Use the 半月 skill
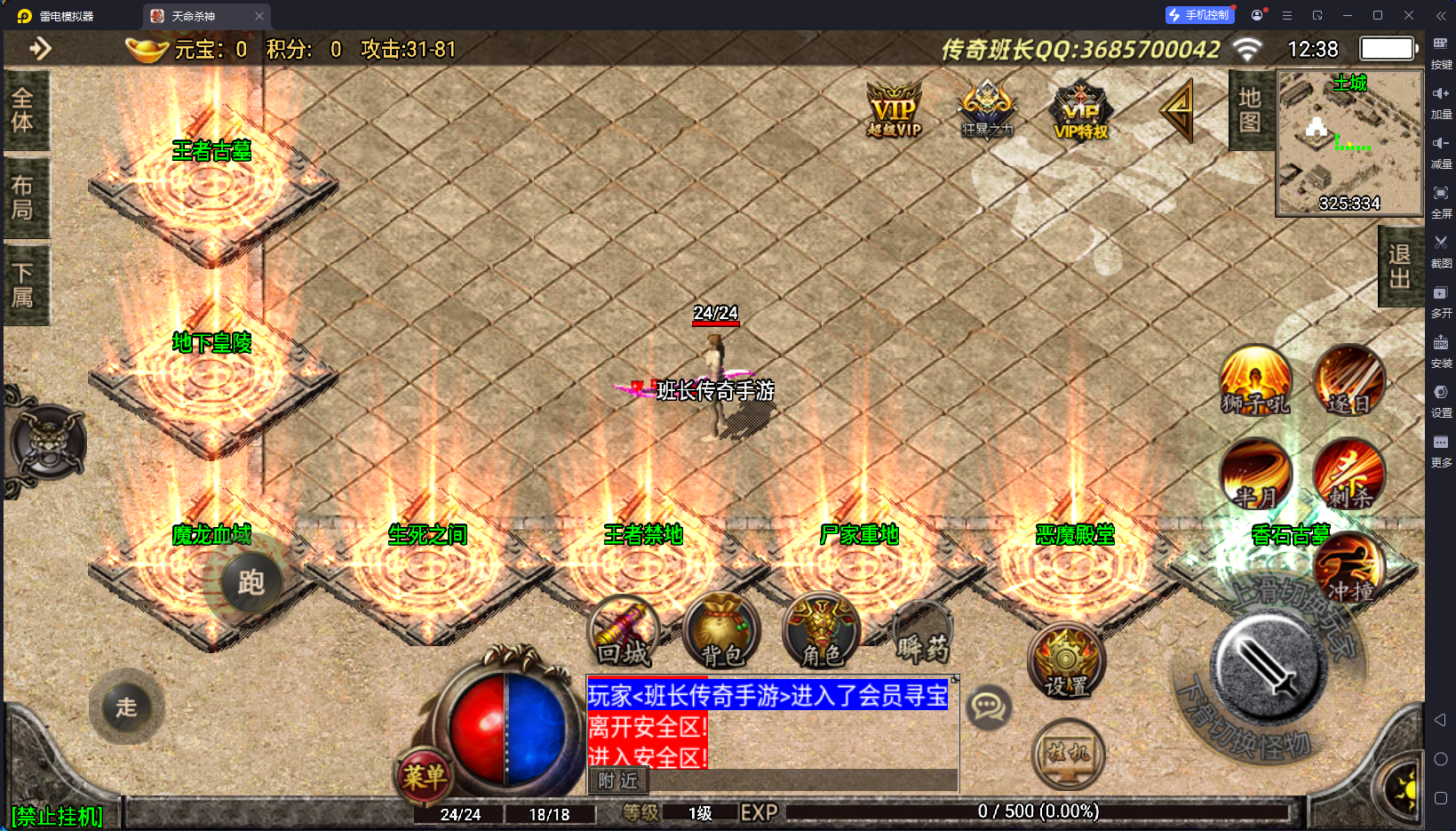1456x831 pixels. tap(1255, 475)
